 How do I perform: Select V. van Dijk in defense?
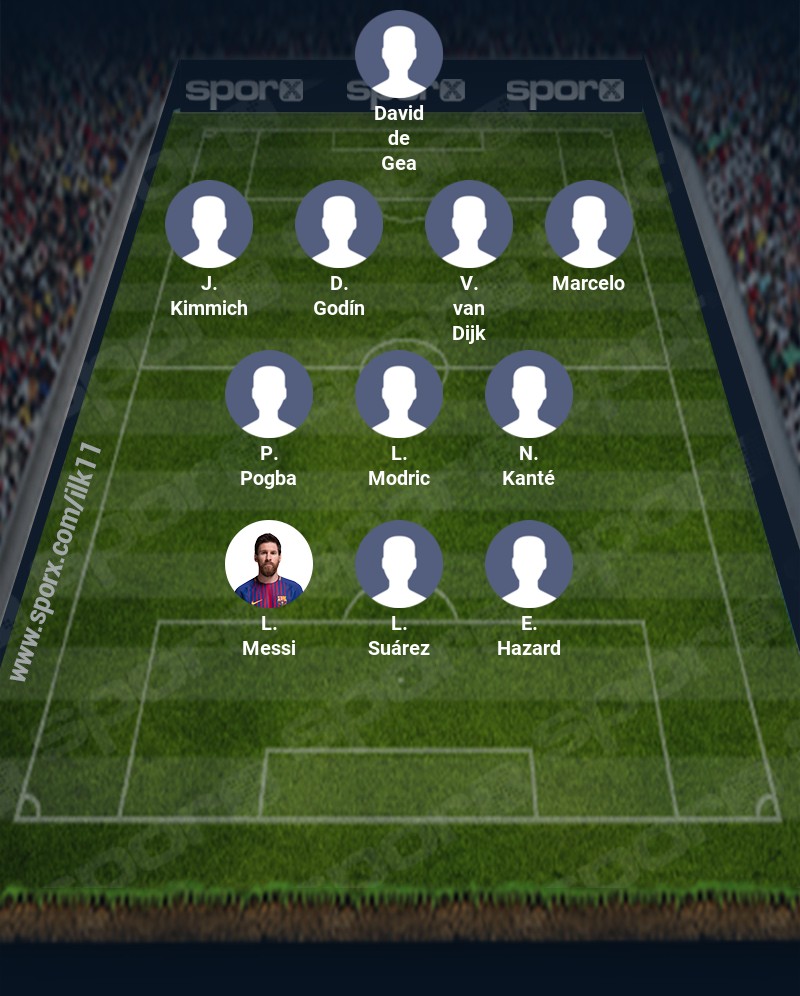[469, 224]
